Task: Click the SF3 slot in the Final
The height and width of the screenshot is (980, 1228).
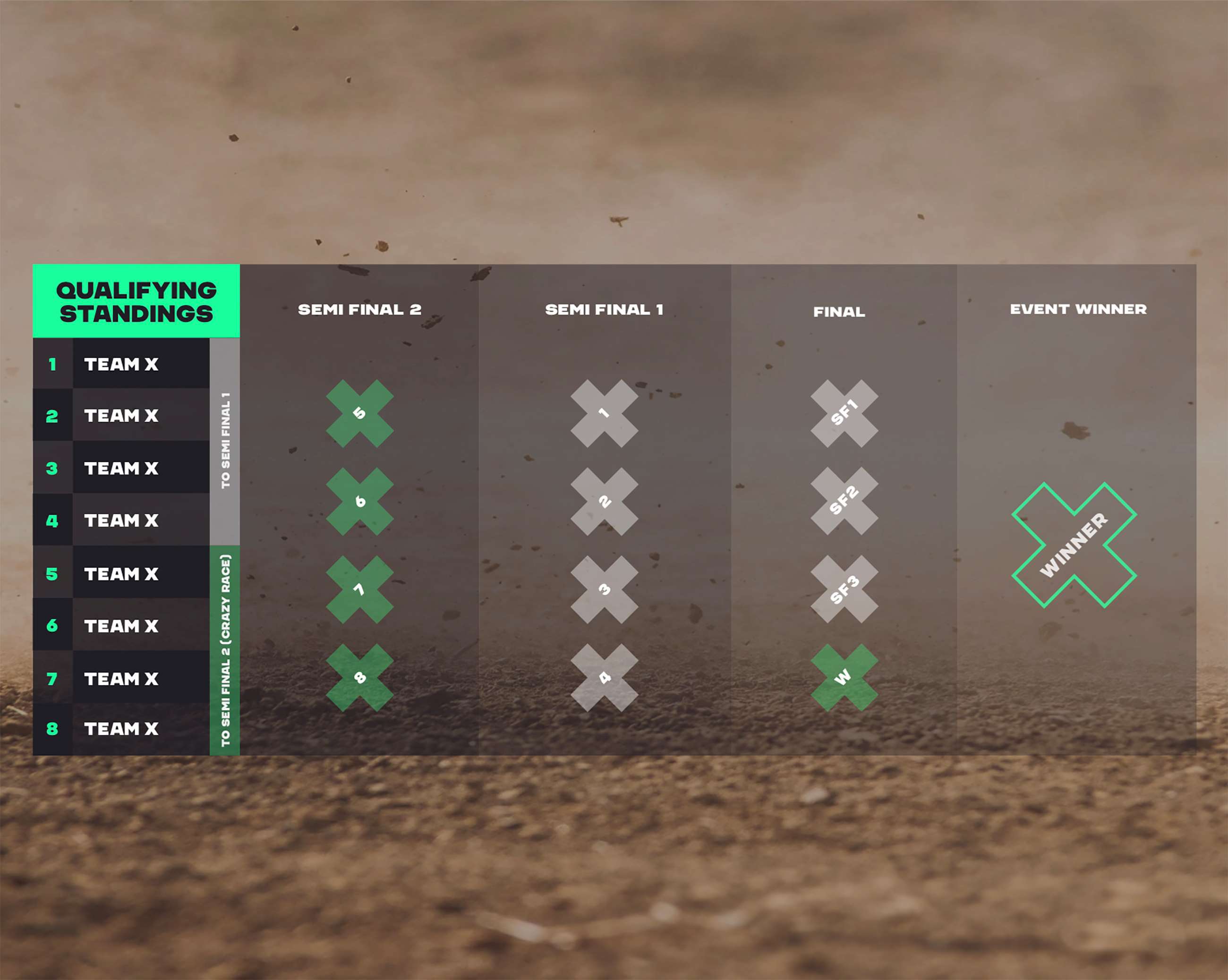Action: (x=844, y=589)
